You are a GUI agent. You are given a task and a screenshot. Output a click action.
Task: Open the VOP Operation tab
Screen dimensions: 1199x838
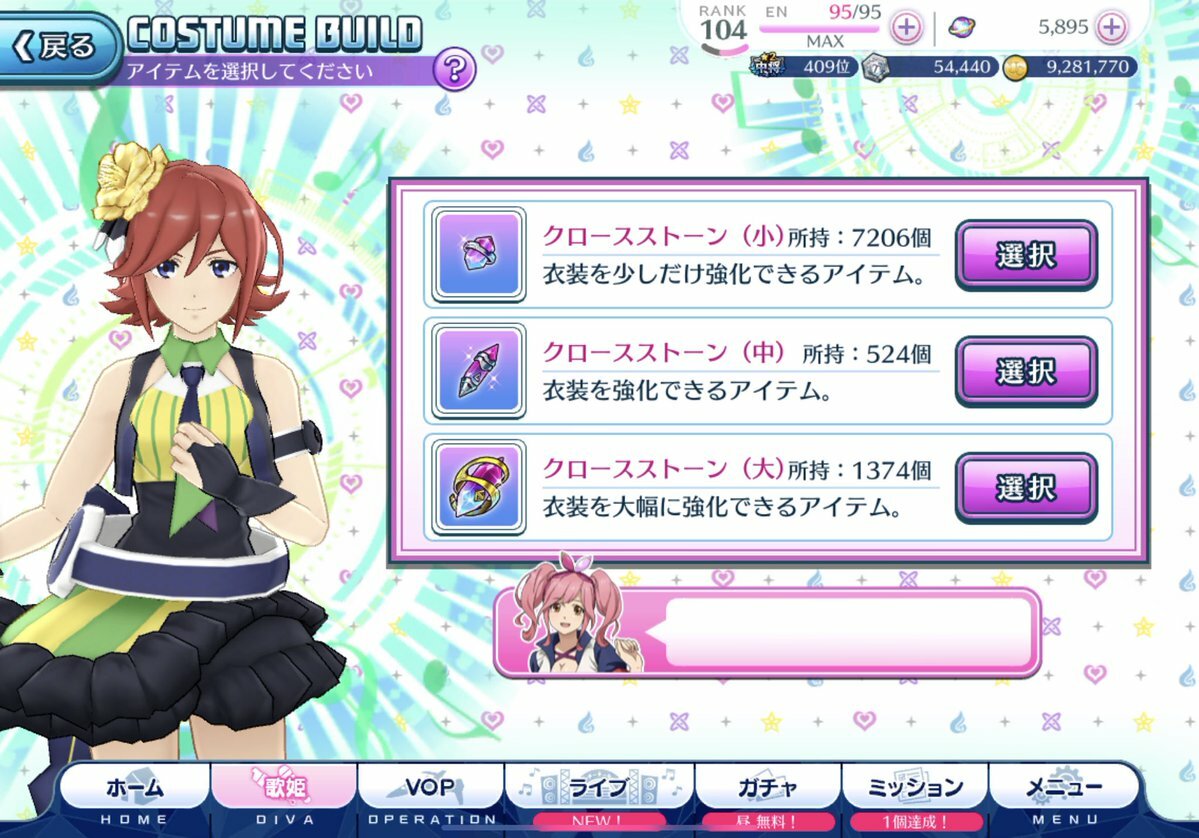[431, 790]
